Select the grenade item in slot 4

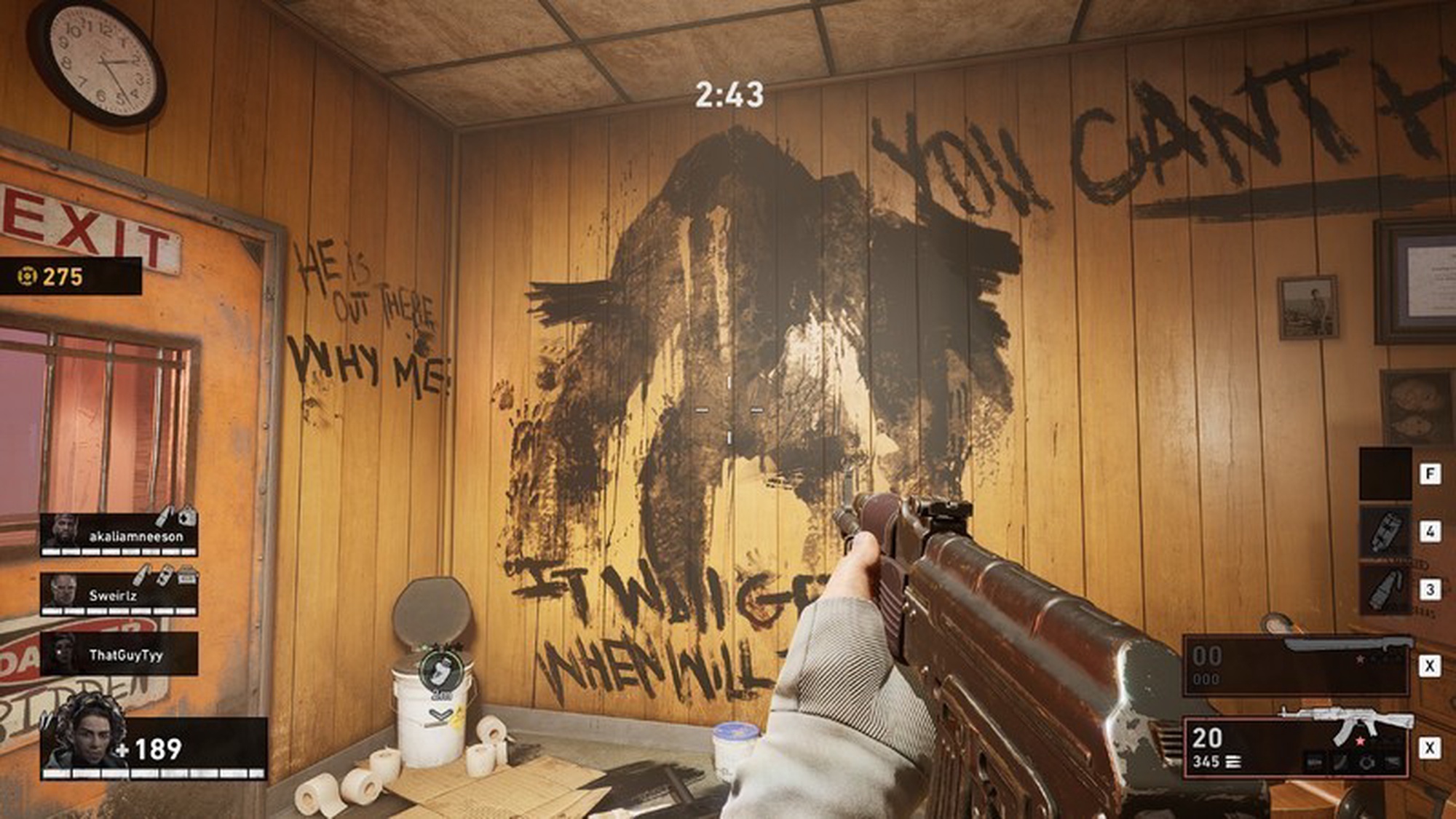click(x=1384, y=531)
